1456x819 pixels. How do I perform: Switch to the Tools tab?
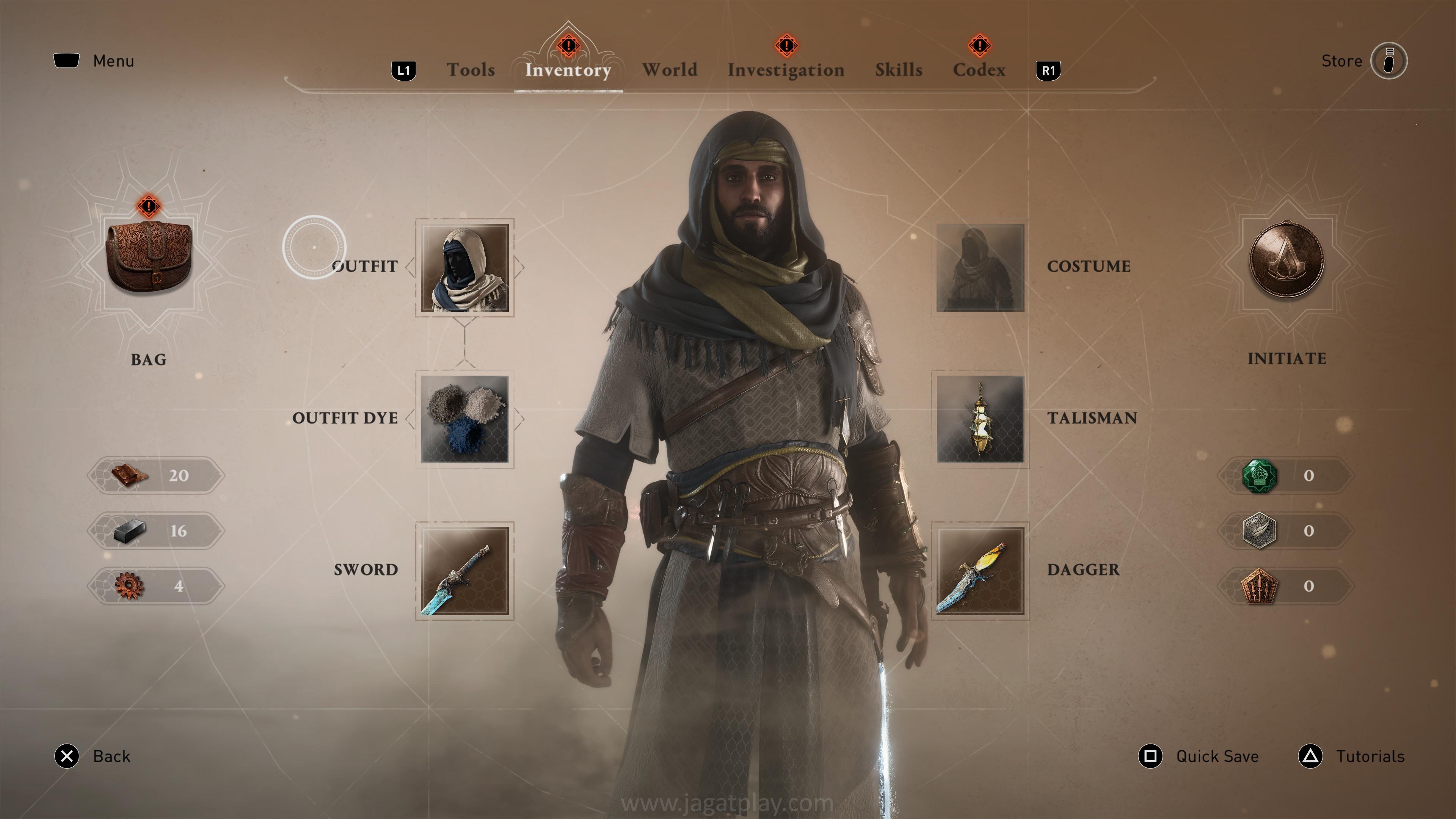point(470,70)
